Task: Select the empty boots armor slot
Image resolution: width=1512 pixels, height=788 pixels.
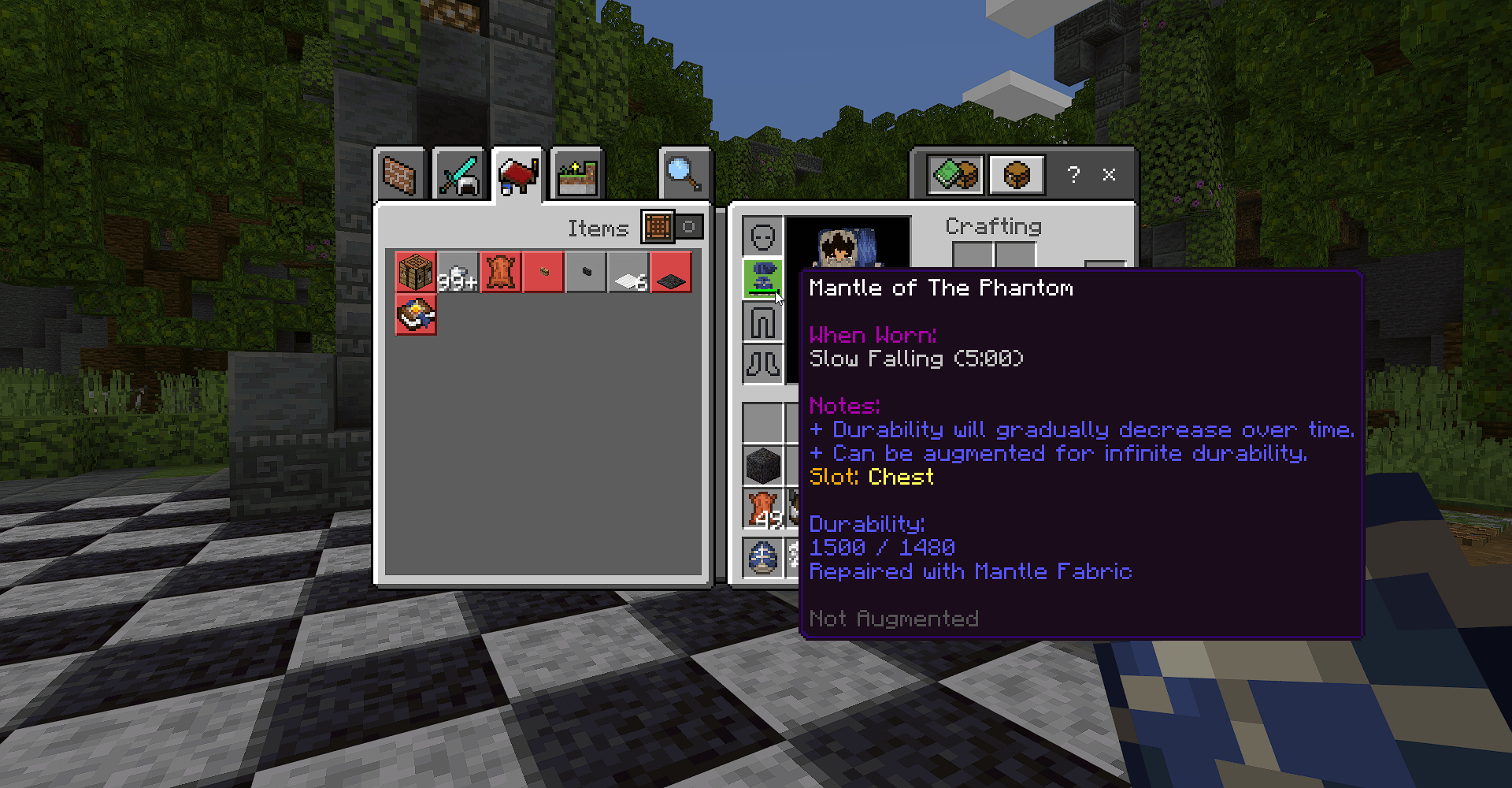Action: tap(762, 363)
